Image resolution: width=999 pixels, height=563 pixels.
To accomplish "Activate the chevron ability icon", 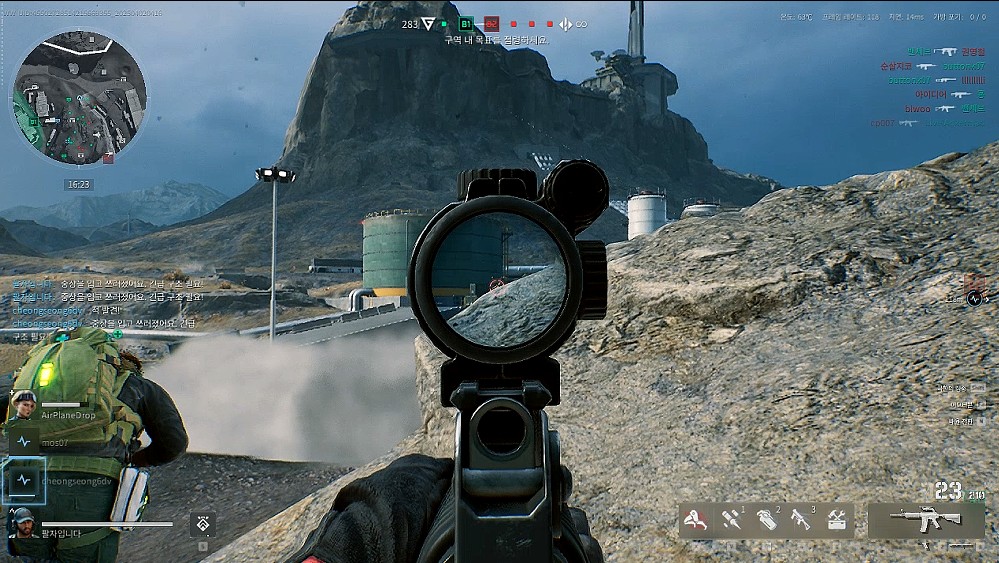I will pyautogui.click(x=203, y=523).
